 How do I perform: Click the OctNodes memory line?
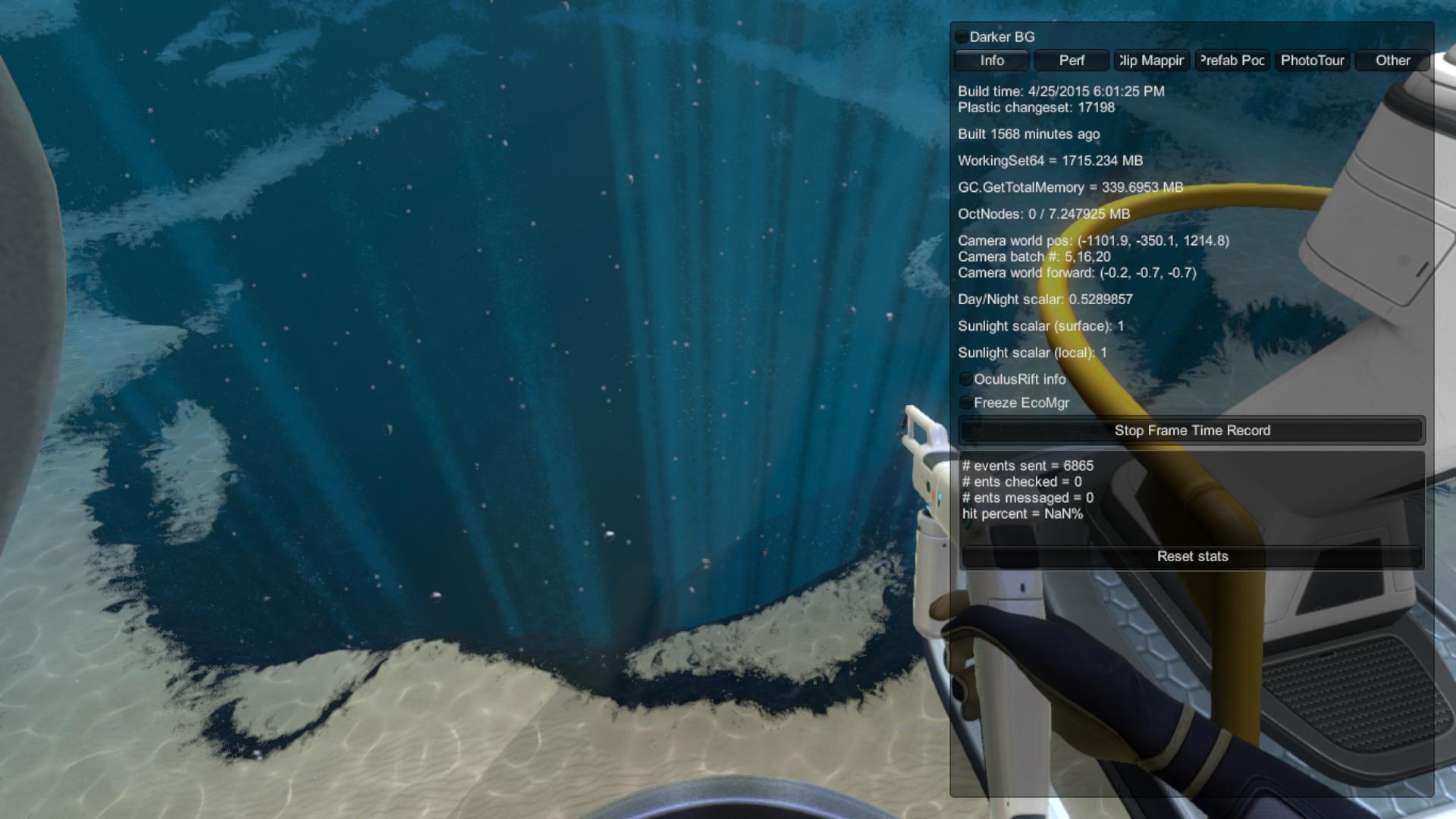tap(1043, 215)
